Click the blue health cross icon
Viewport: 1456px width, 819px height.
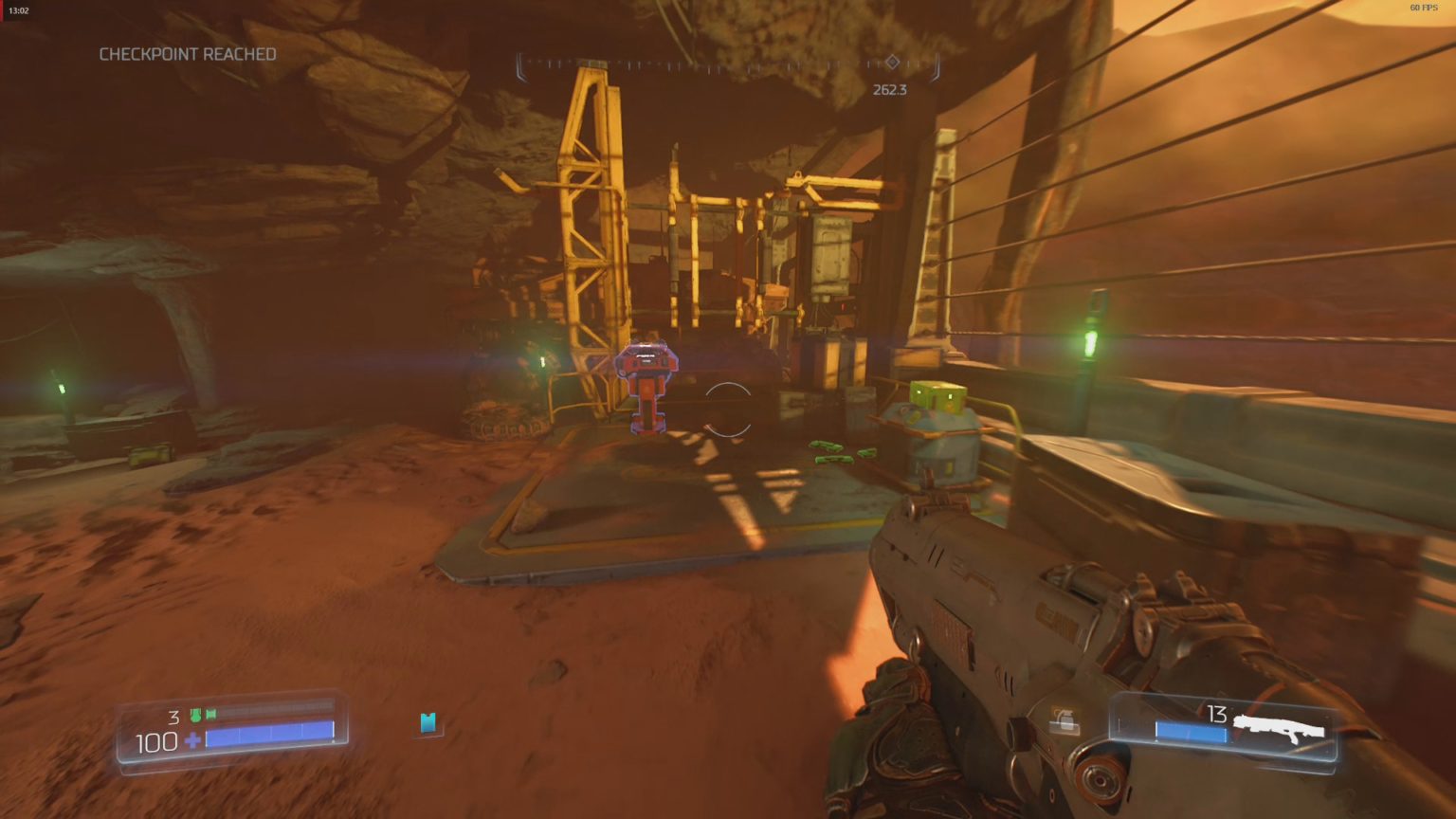(x=194, y=738)
